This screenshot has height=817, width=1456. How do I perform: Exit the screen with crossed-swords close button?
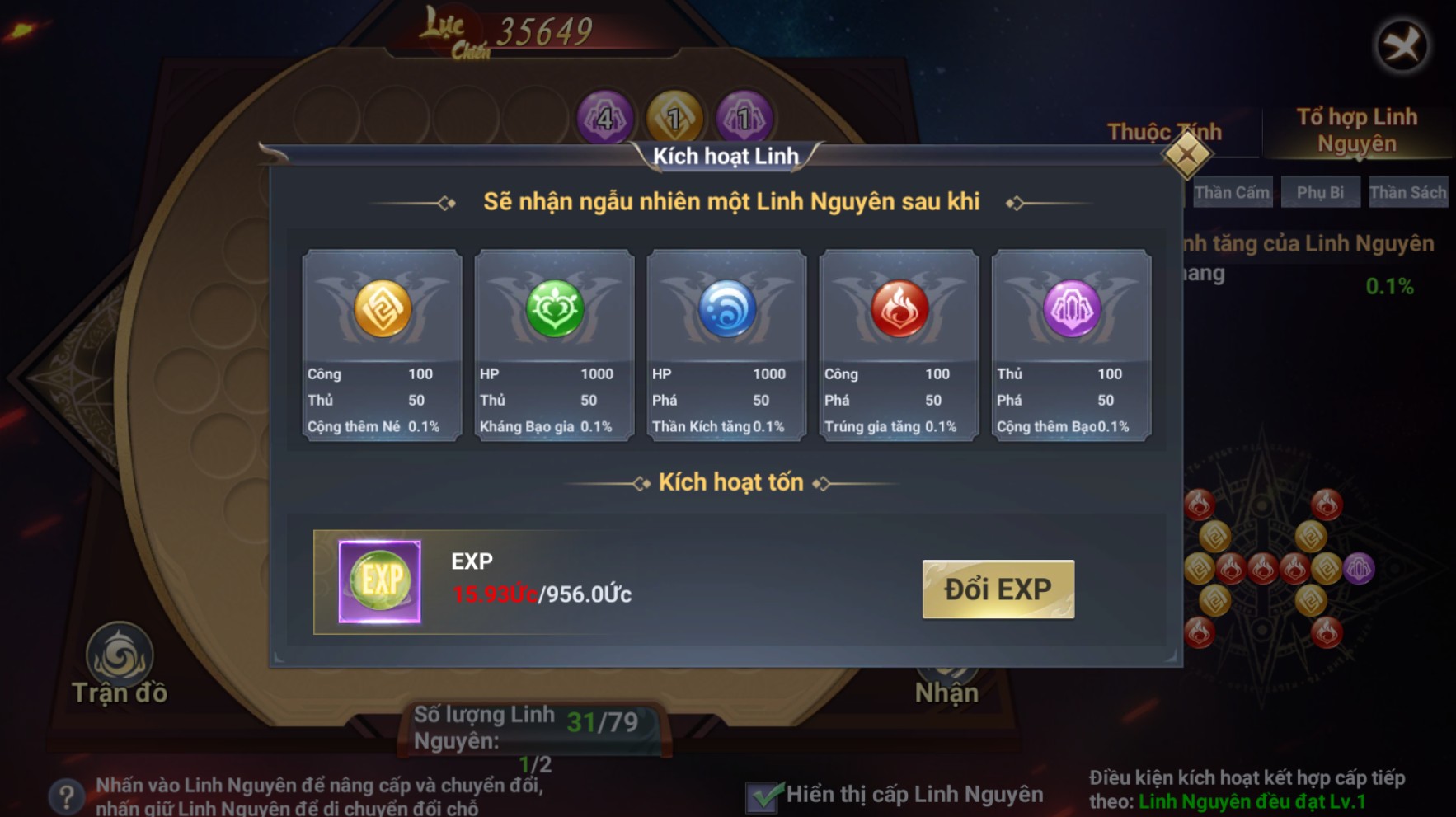click(1402, 45)
